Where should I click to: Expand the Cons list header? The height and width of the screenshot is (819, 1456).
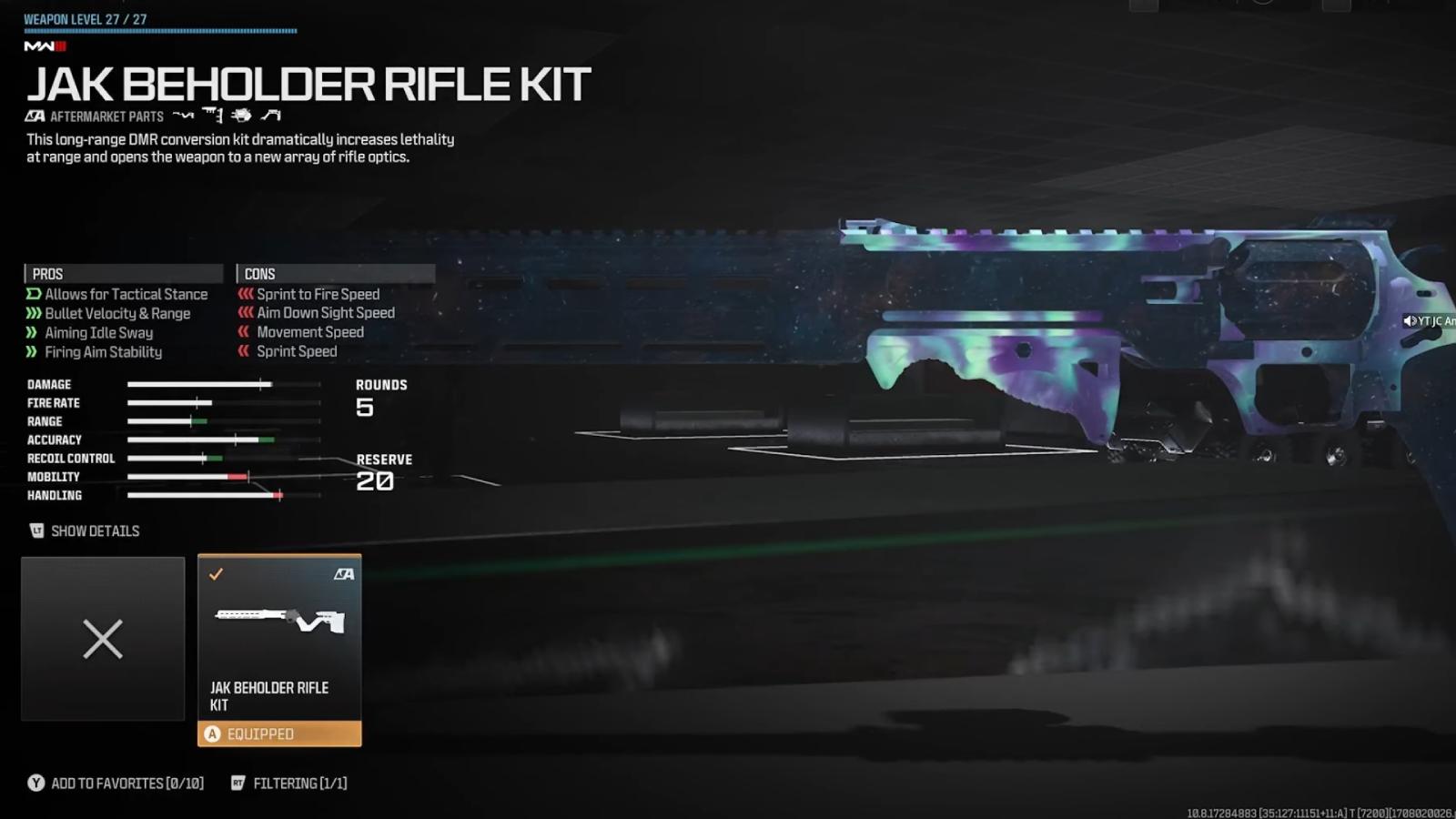[336, 273]
